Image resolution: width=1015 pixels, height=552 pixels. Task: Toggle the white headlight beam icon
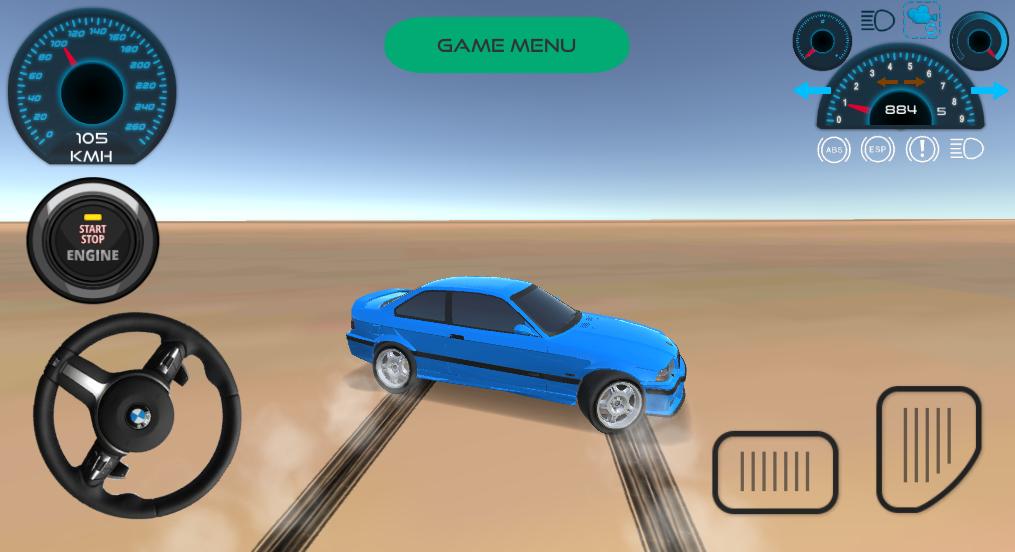(x=967, y=150)
